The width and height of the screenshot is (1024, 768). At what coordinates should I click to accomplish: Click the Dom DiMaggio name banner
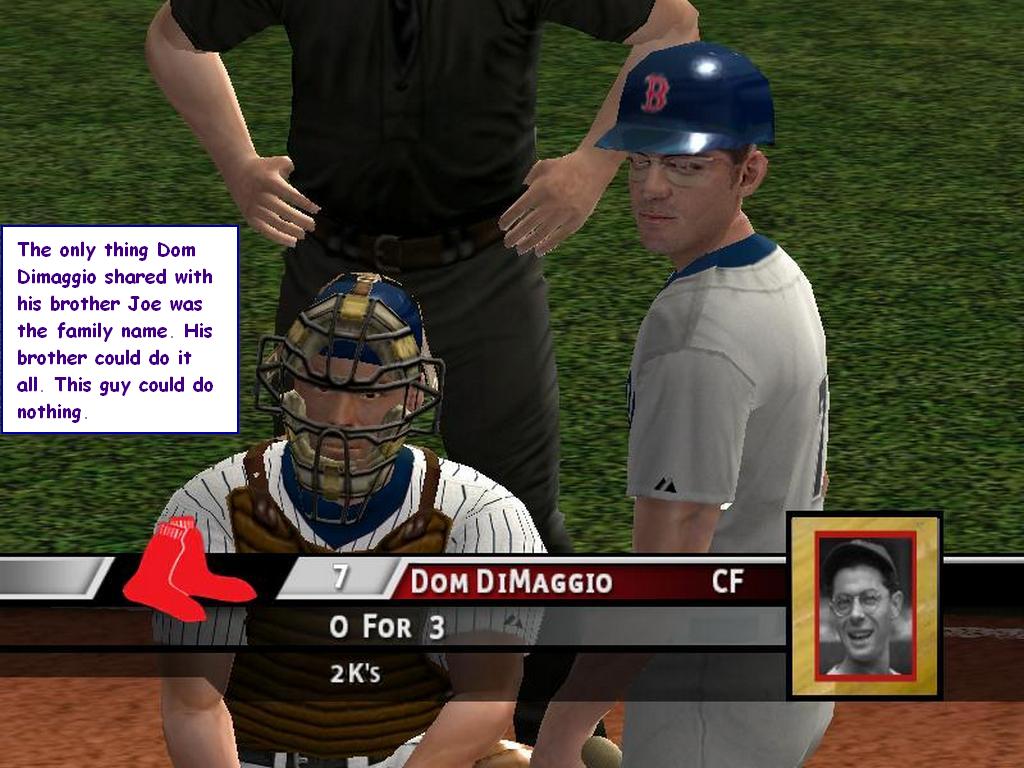click(511, 581)
